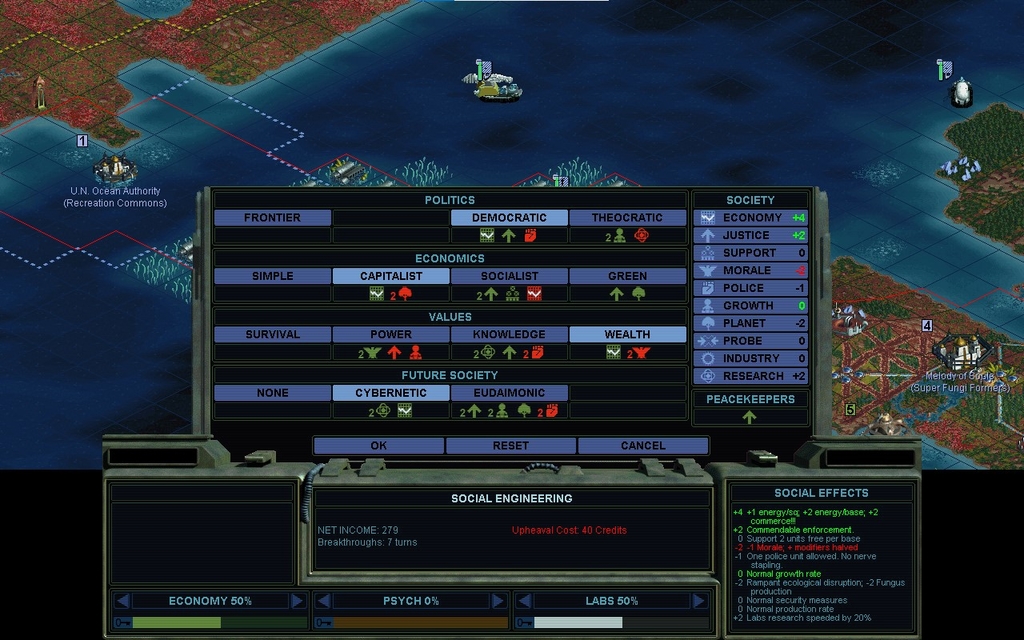Pick Green economics
The width and height of the screenshot is (1024, 640).
click(x=627, y=276)
